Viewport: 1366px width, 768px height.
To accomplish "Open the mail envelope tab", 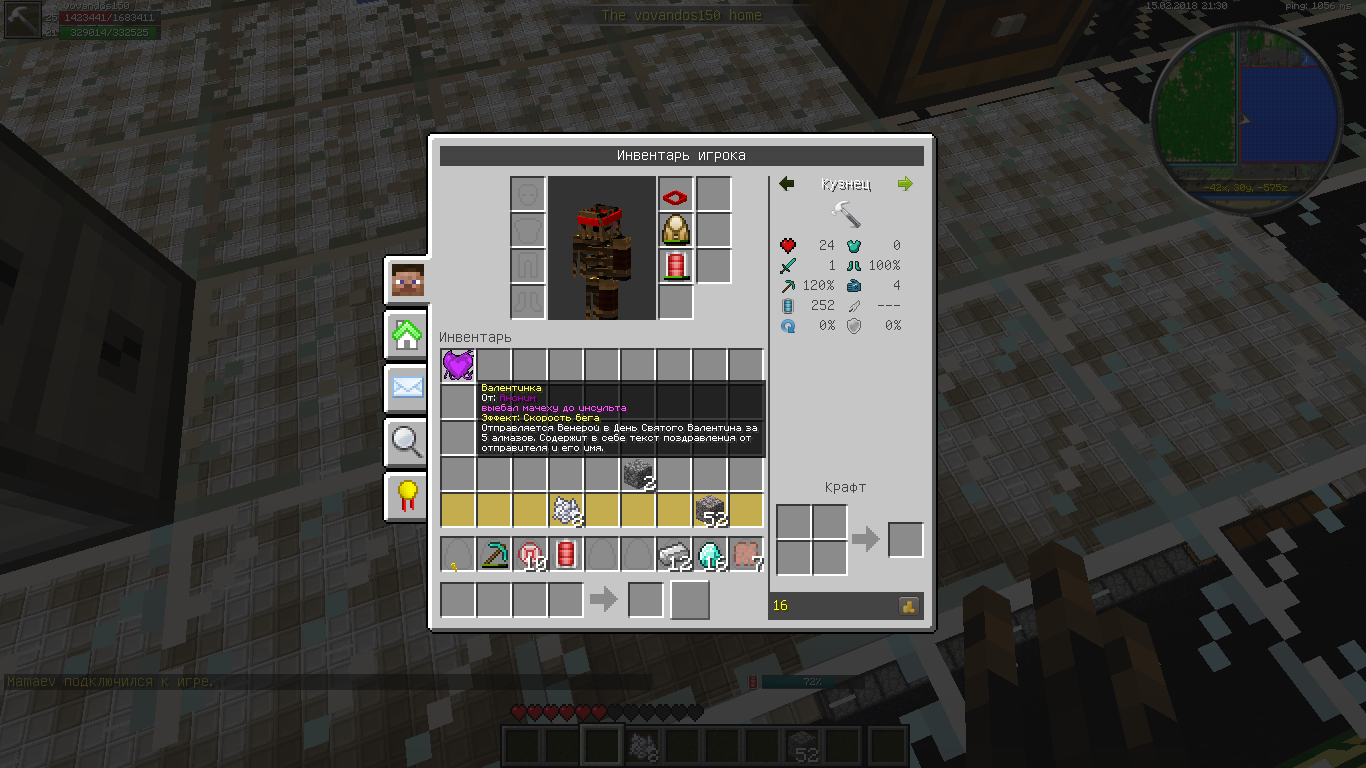I will coord(407,388).
